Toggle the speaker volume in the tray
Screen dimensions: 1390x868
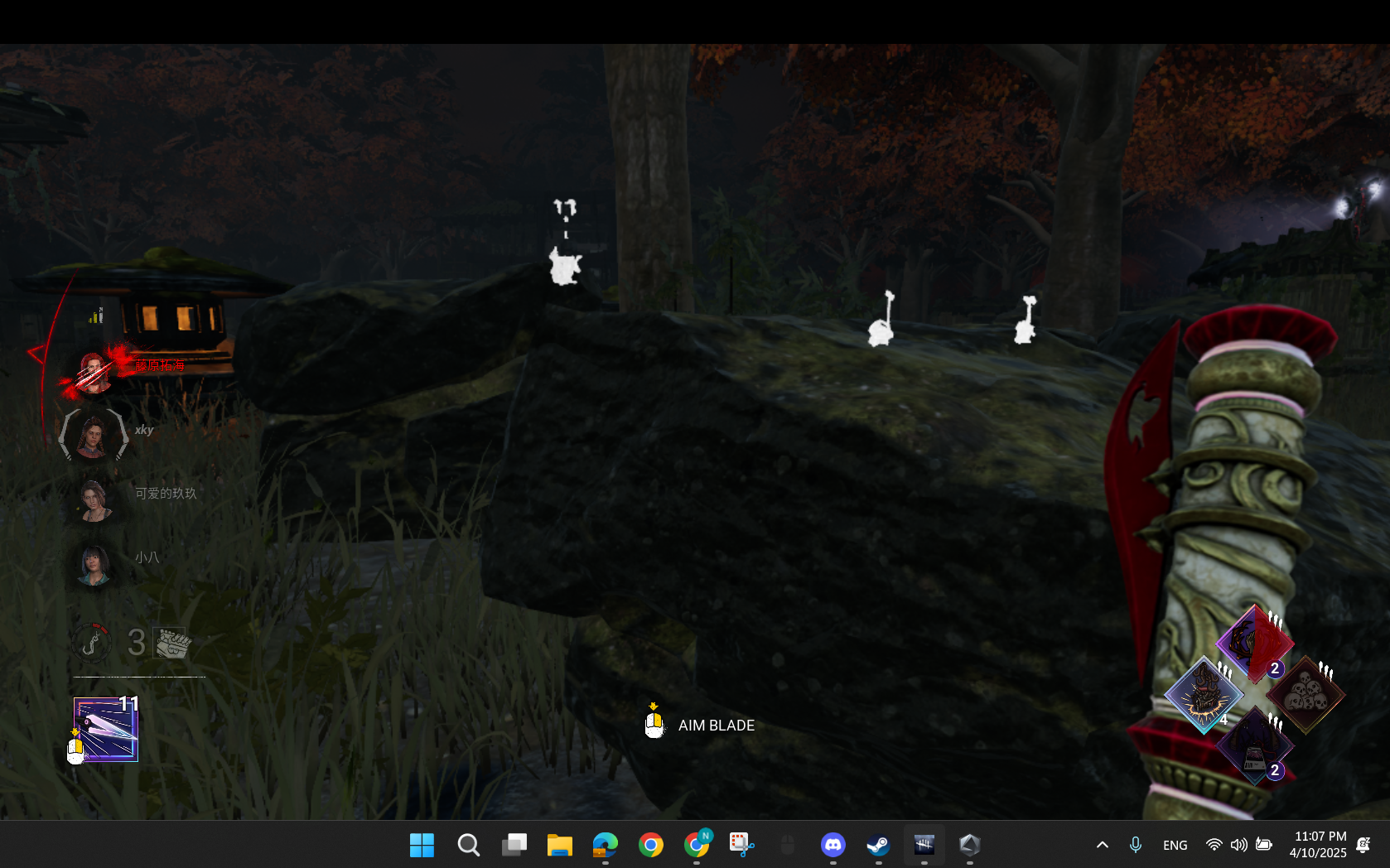tap(1238, 845)
